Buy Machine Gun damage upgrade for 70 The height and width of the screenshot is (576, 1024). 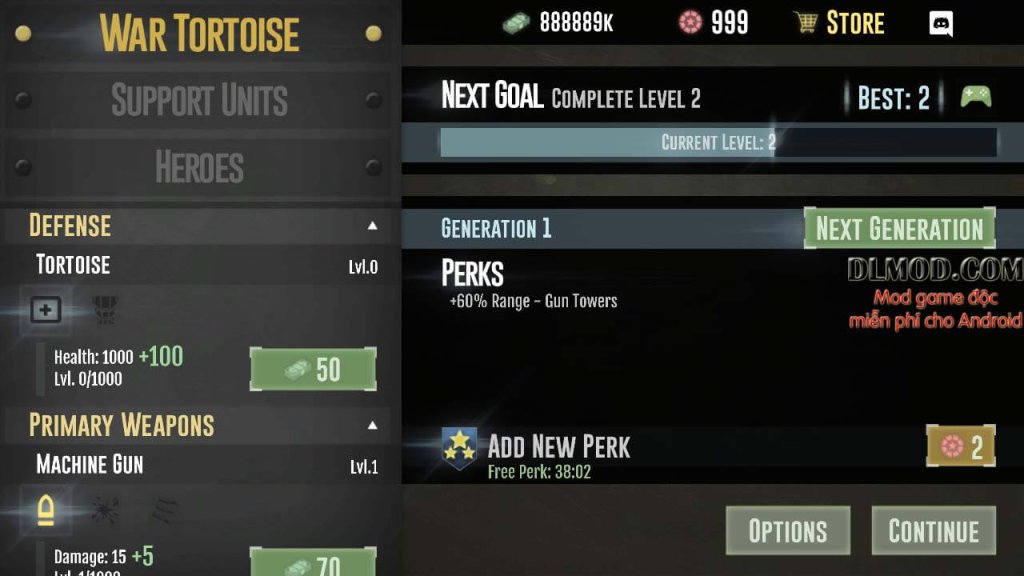pyautogui.click(x=313, y=564)
